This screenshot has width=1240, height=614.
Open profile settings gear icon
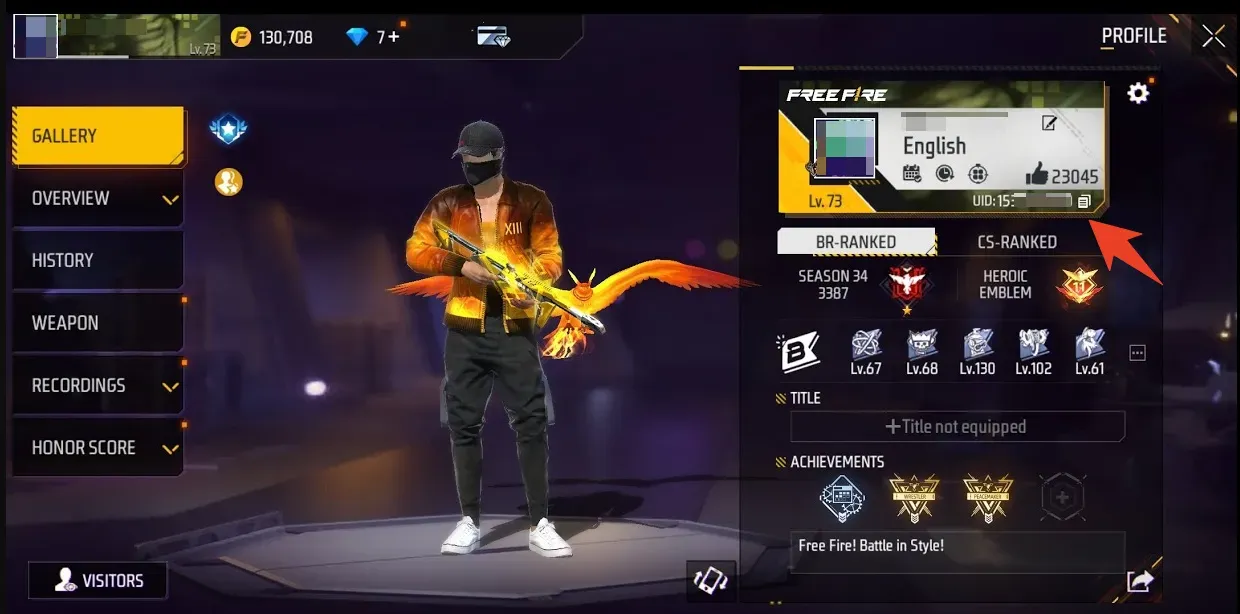point(1138,94)
